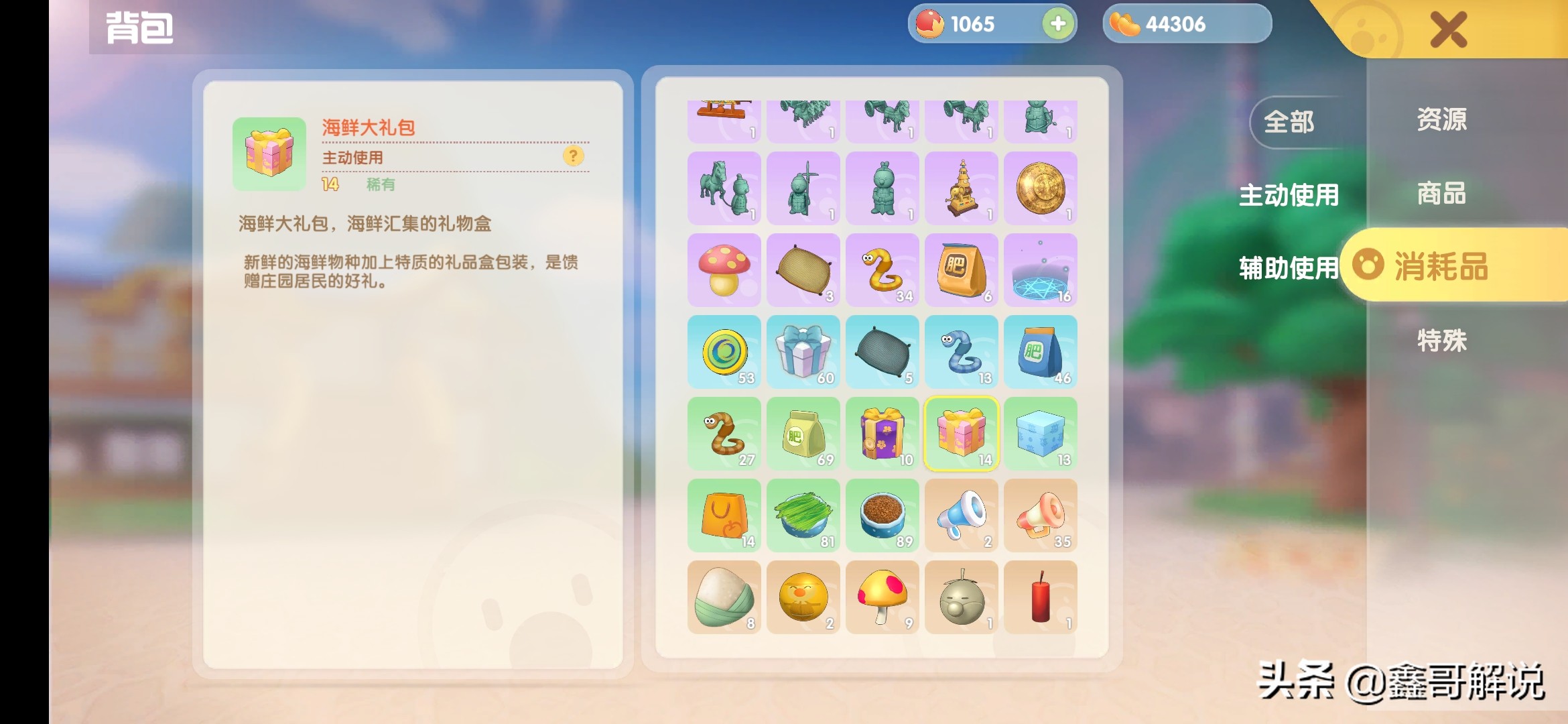Open the white ribboned gift box with 60
Image resolution: width=1568 pixels, height=724 pixels.
pos(803,352)
